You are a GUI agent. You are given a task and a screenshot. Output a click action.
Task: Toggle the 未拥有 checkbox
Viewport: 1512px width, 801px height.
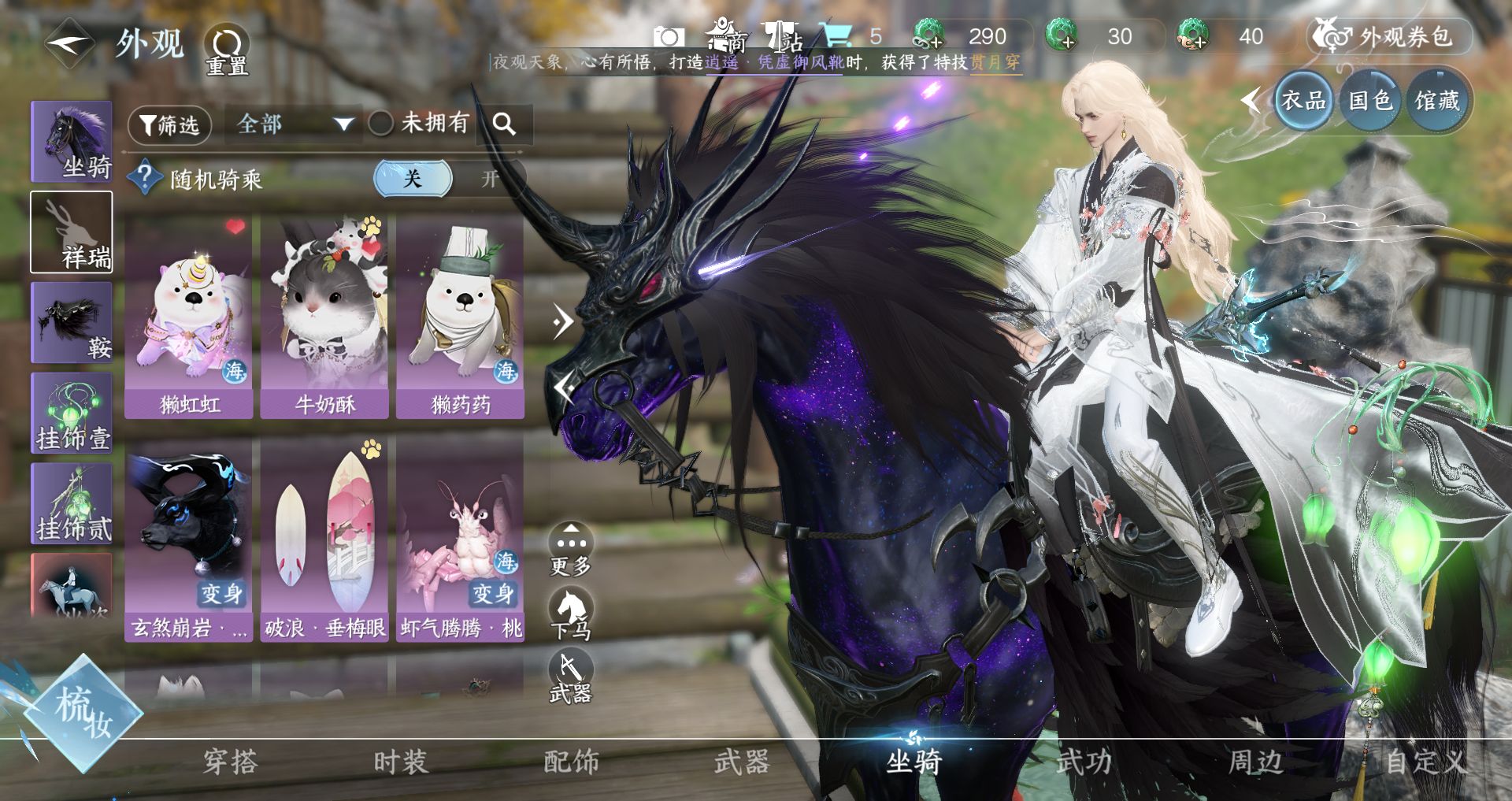pyautogui.click(x=382, y=123)
